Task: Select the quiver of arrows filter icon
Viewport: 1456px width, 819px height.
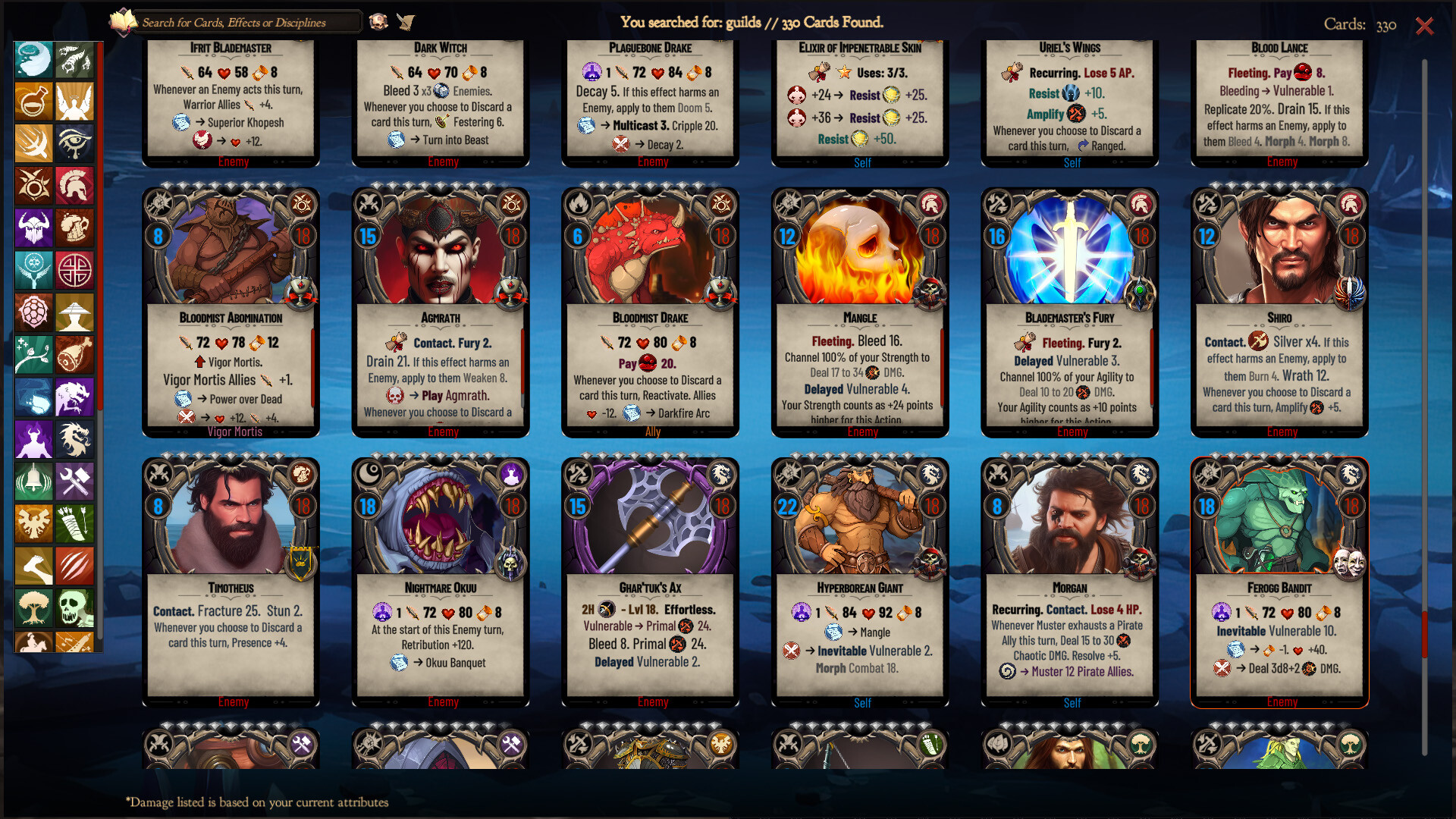Action: pos(74,523)
